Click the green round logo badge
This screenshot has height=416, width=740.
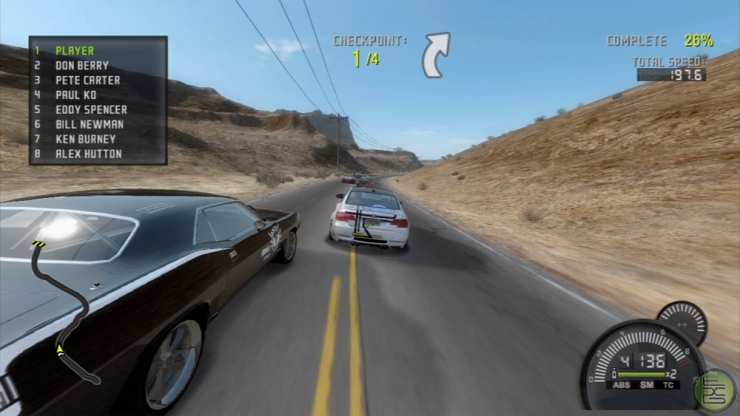point(715,388)
